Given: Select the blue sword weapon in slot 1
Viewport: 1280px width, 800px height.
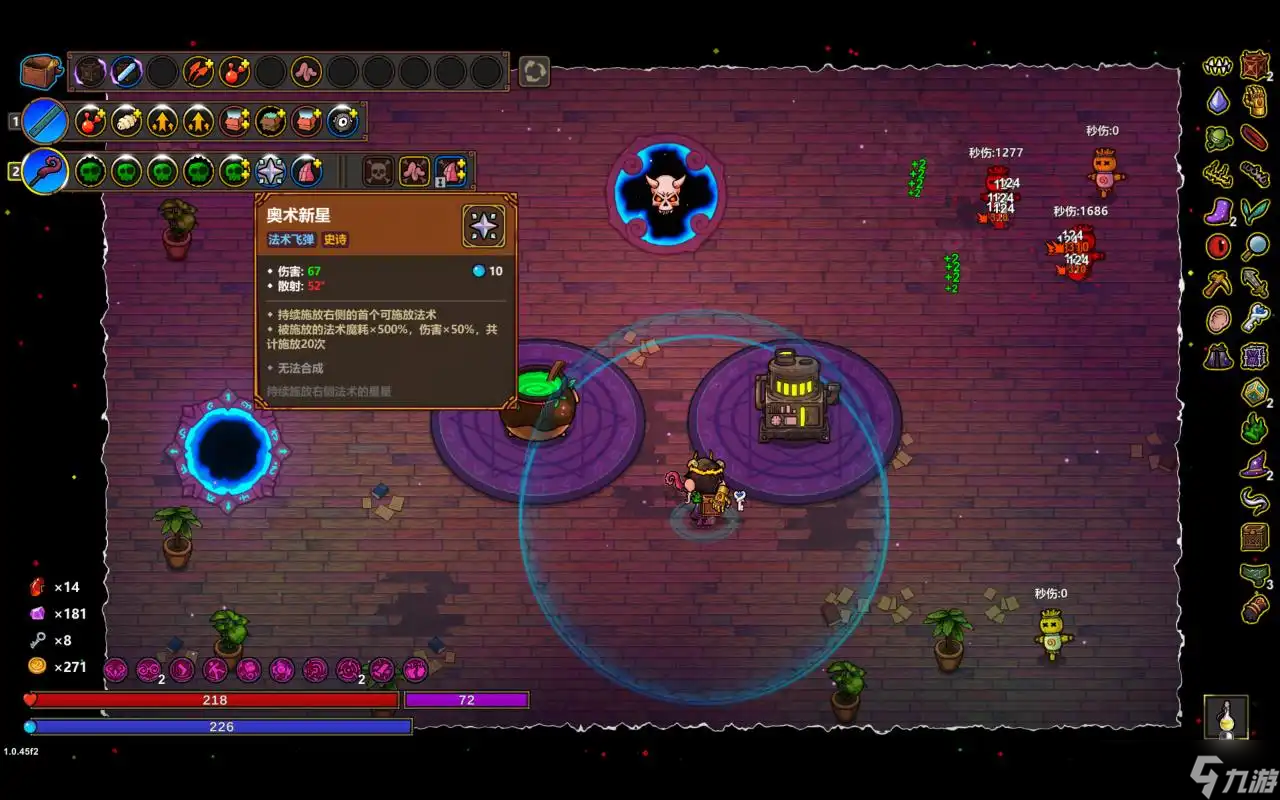Looking at the screenshot, I should (x=44, y=121).
